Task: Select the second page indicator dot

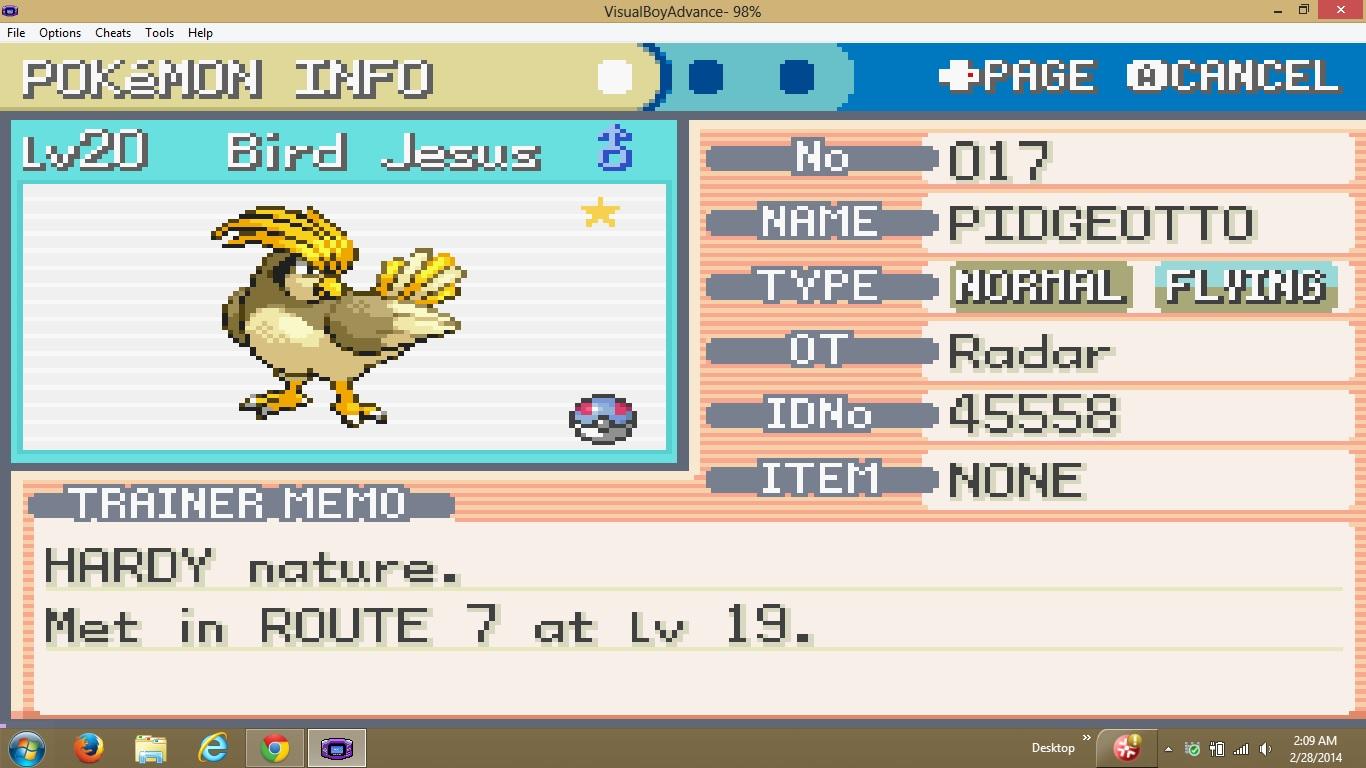Action: (706, 75)
